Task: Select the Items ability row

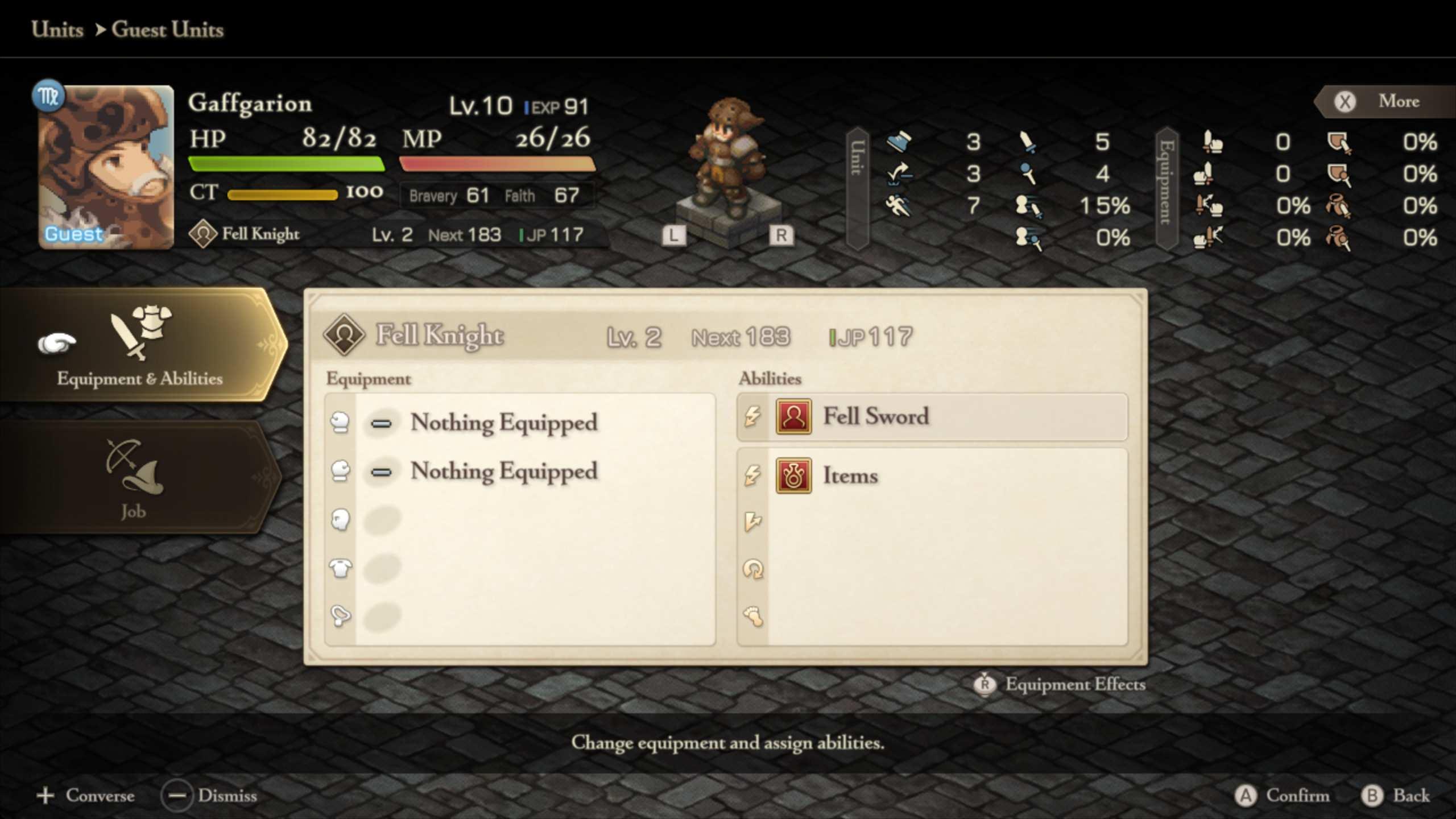Action: (933, 476)
